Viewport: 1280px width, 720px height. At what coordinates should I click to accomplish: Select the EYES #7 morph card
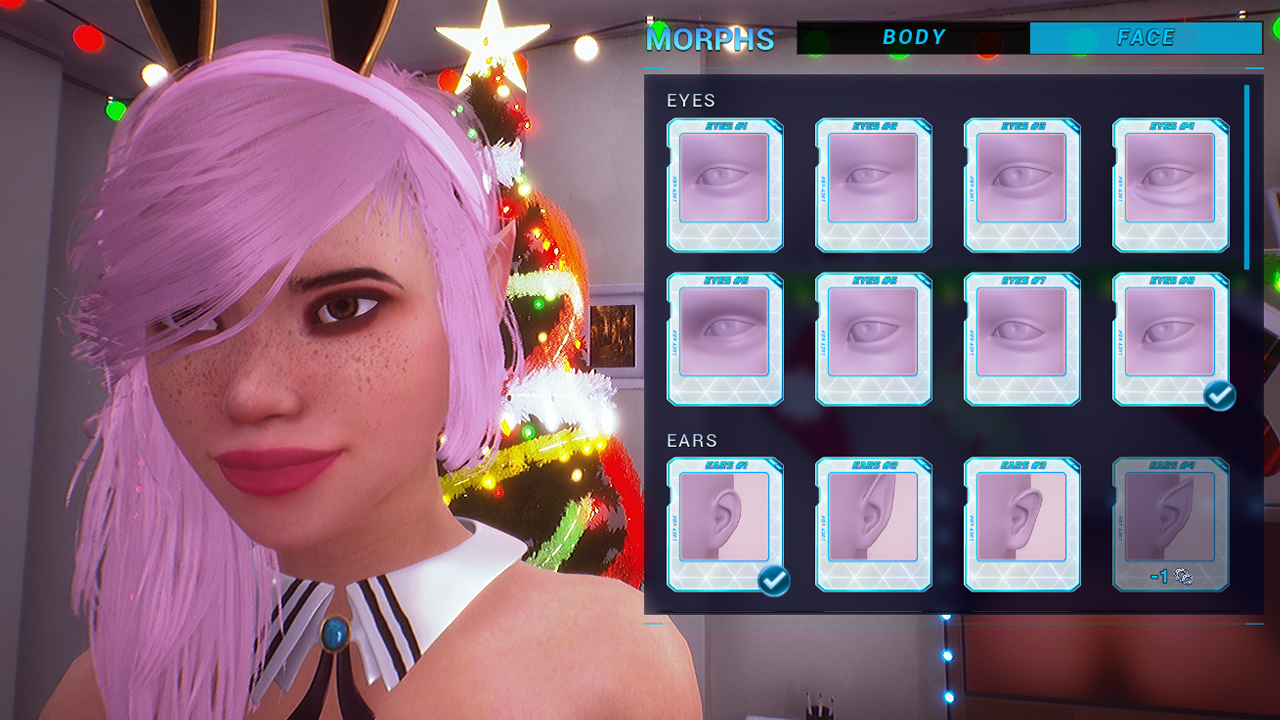tap(1022, 338)
